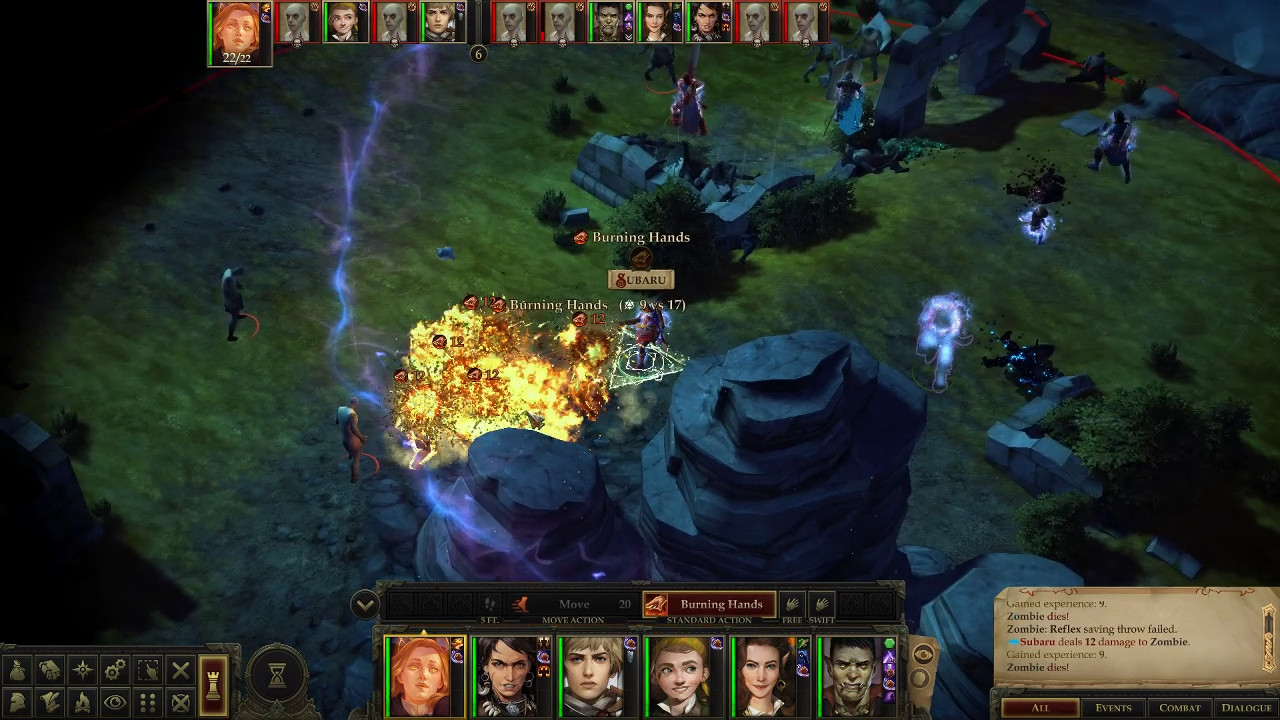Choose the Move action button
Image resolution: width=1280 pixels, height=720 pixels.
(573, 604)
